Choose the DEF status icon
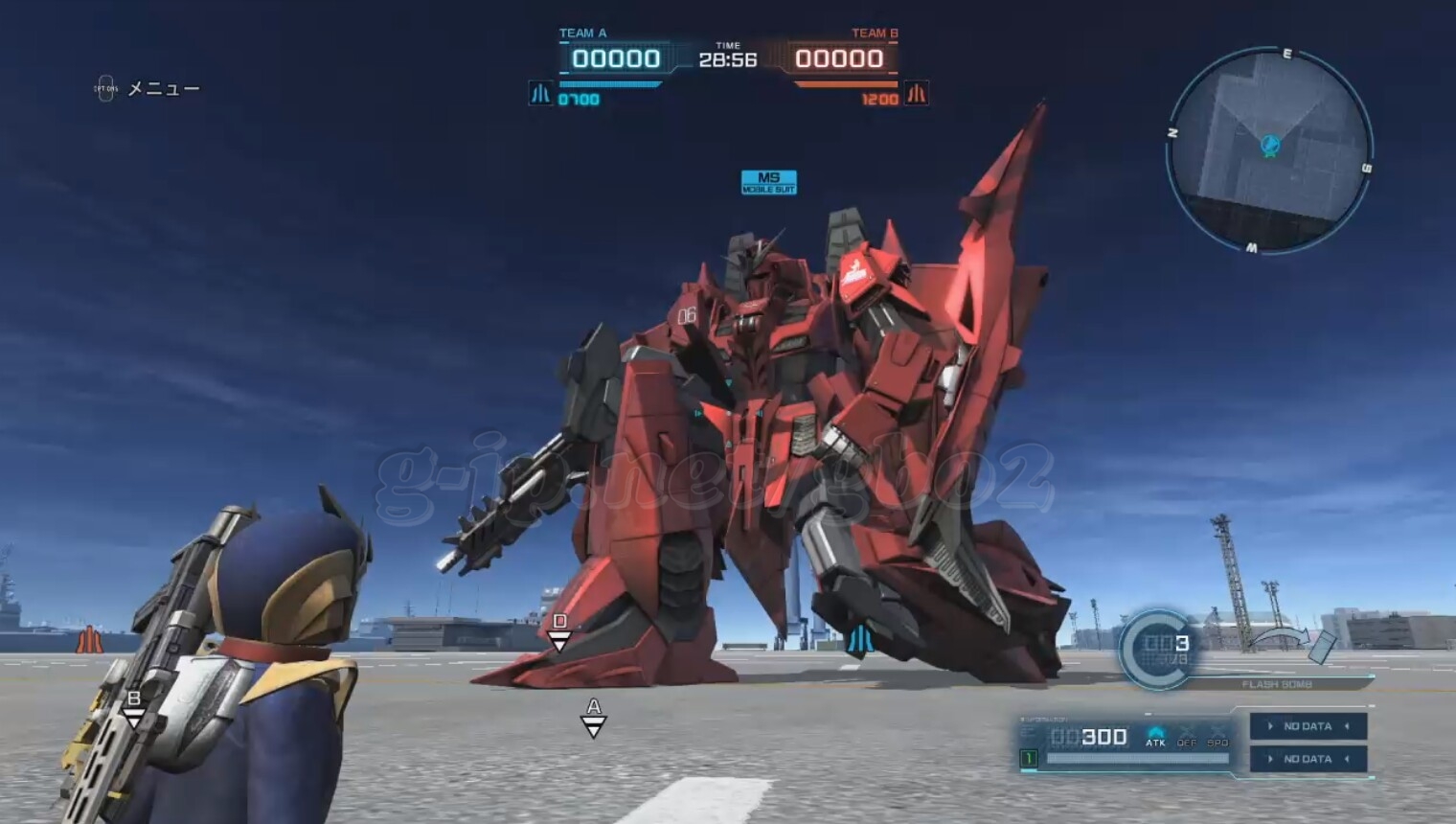This screenshot has width=1456, height=824. tap(1187, 736)
